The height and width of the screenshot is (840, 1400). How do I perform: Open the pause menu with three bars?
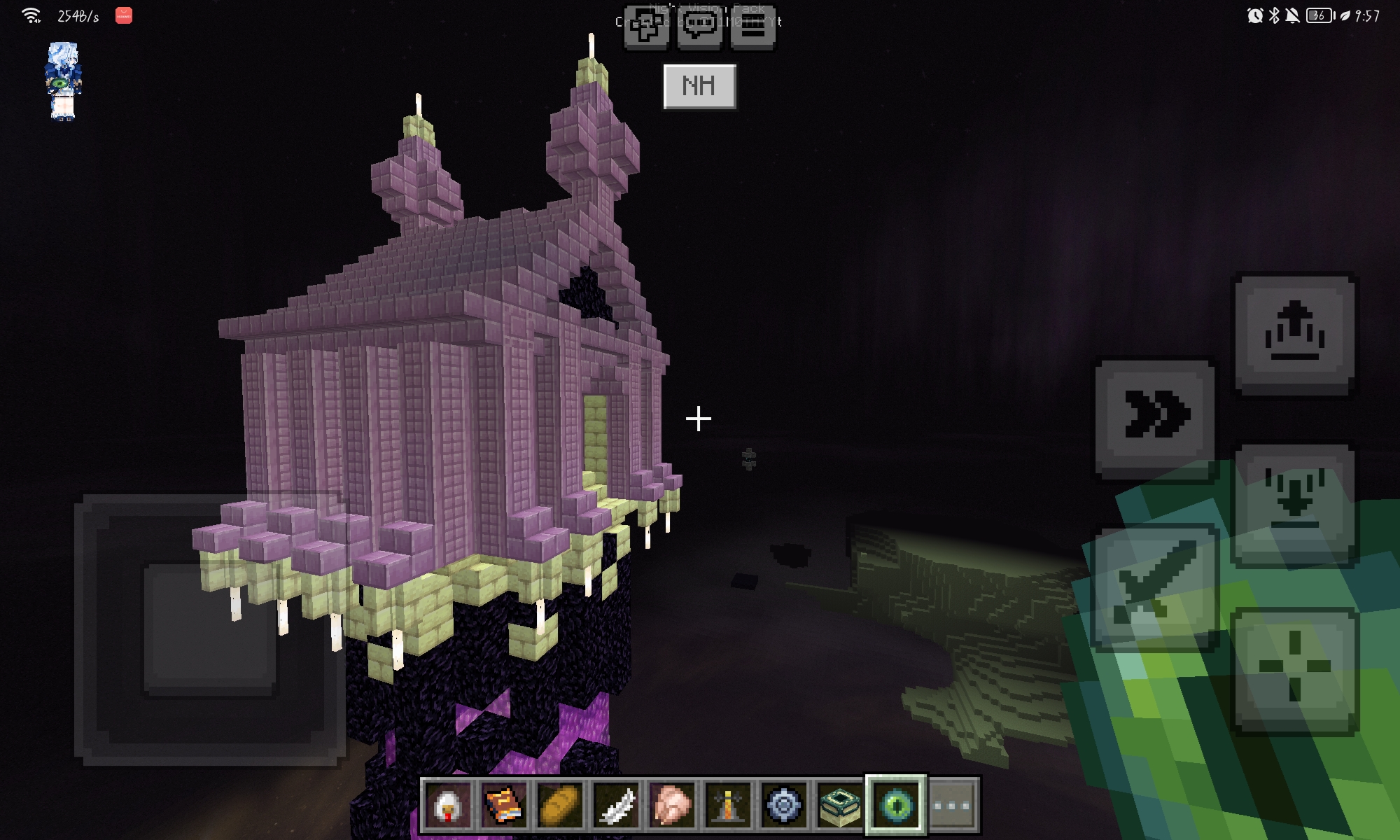(752, 28)
